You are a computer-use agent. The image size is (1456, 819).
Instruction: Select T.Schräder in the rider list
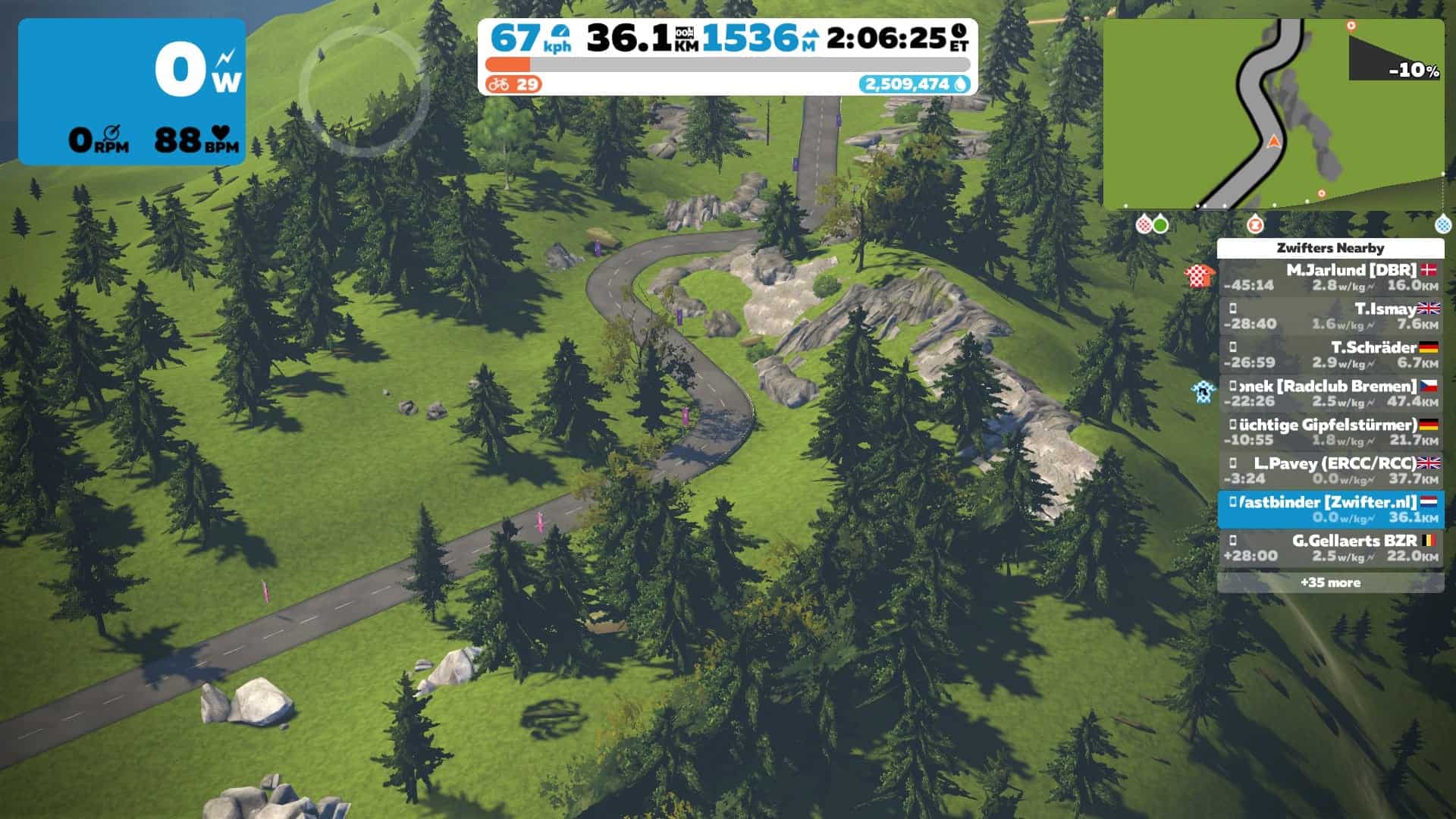[x=1330, y=355]
